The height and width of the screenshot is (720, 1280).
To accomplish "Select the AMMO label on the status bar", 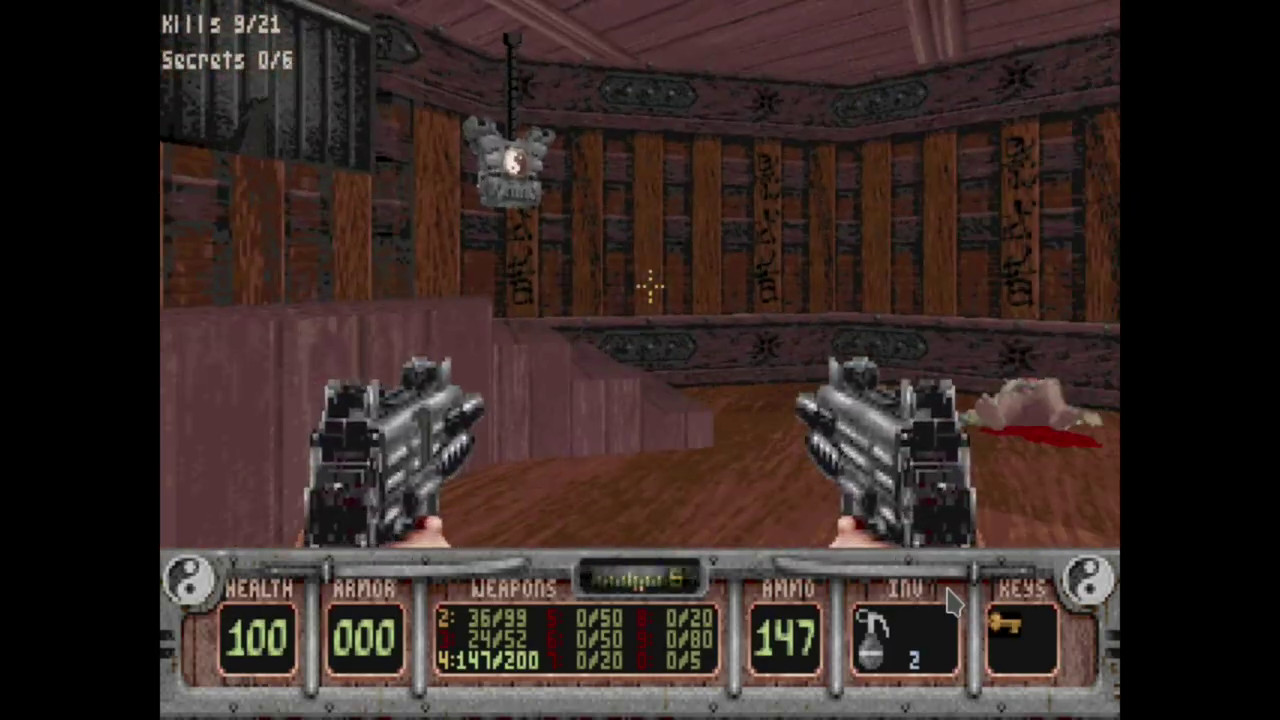I will 788,589.
